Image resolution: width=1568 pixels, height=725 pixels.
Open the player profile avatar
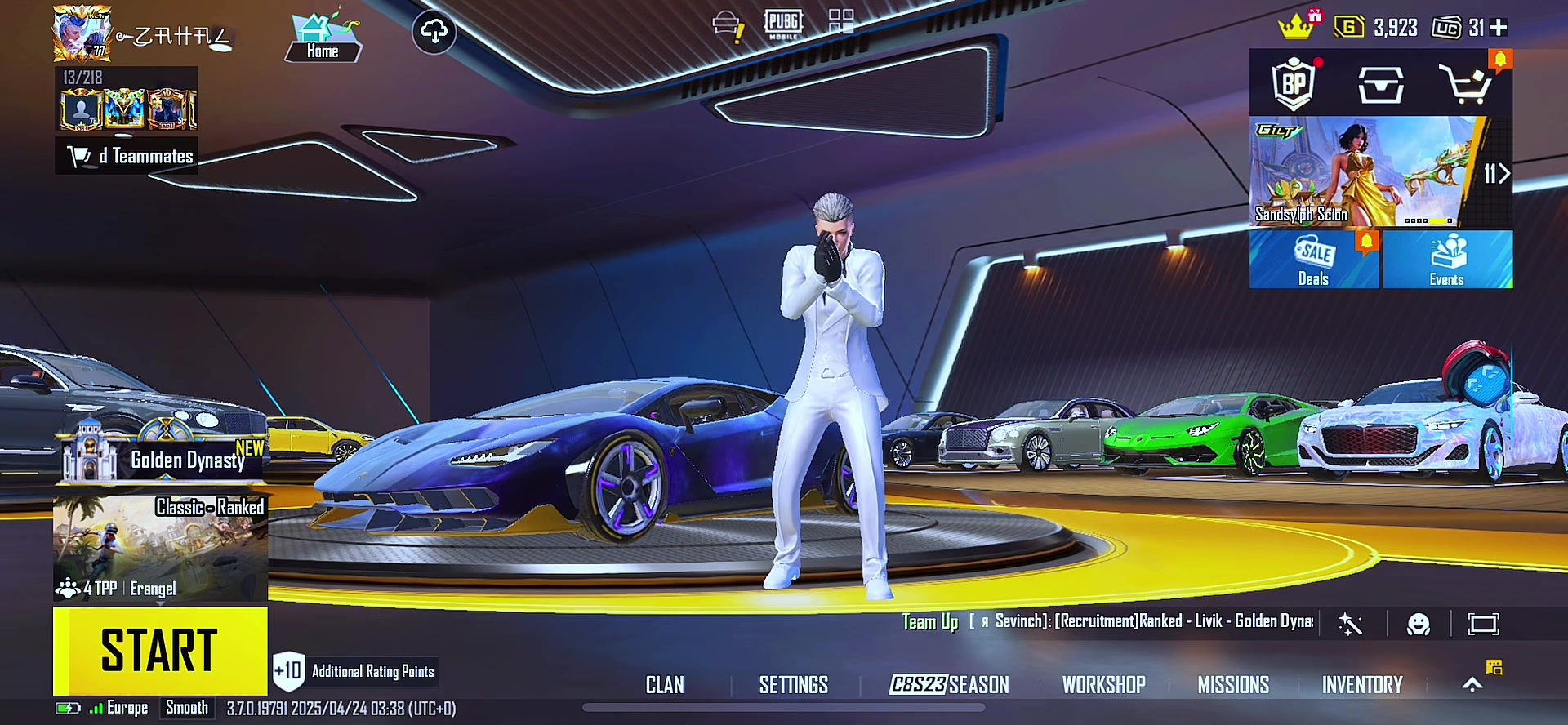coord(82,34)
